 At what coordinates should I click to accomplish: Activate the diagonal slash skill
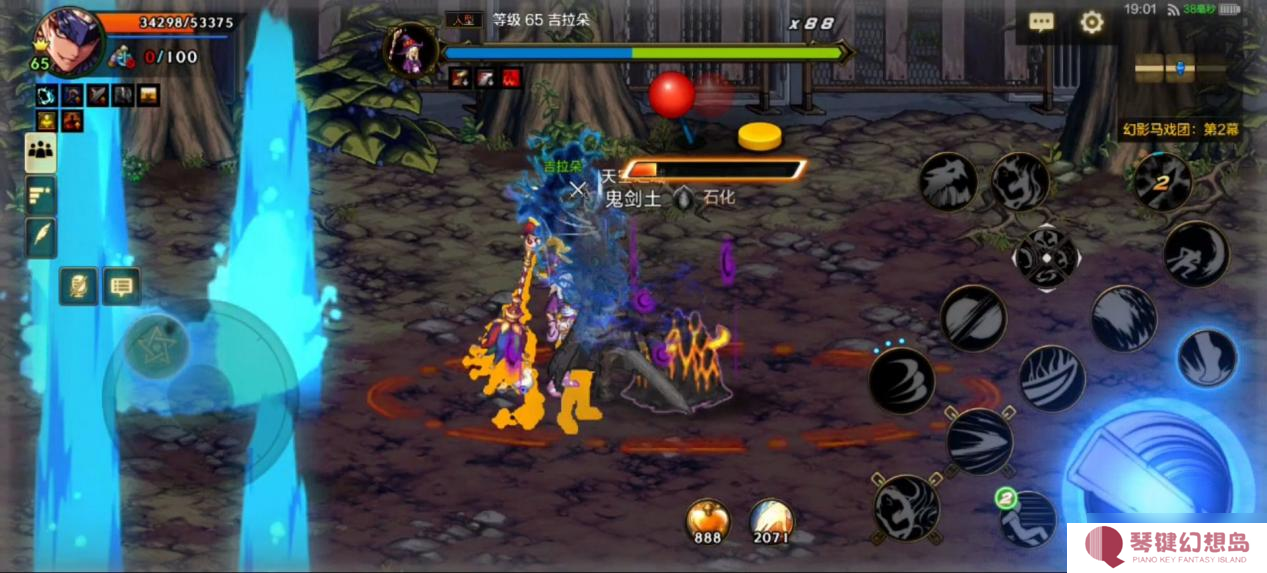pyautogui.click(x=973, y=317)
